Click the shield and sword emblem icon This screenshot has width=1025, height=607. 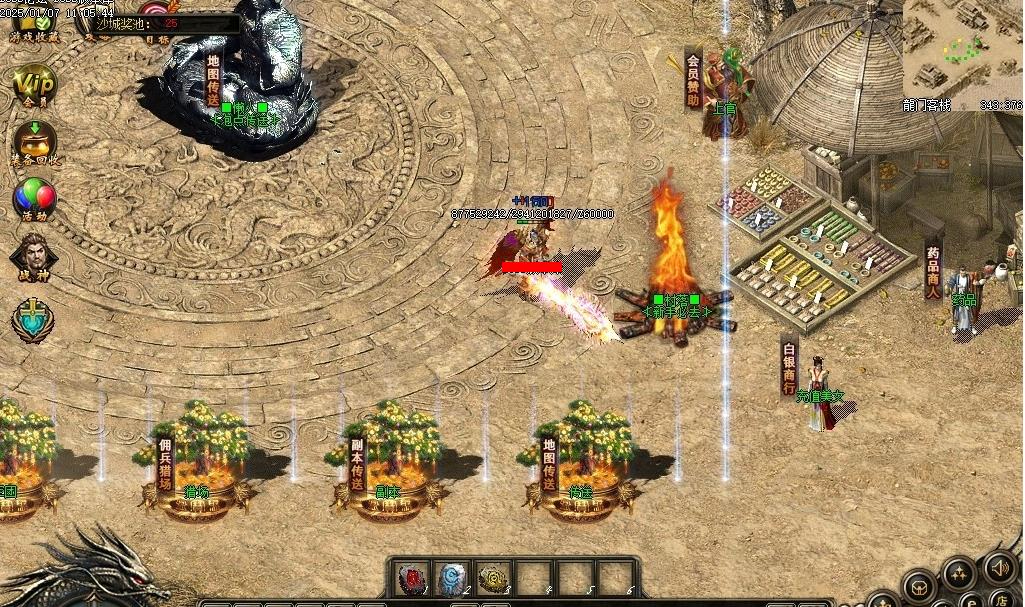pyautogui.click(x=33, y=319)
